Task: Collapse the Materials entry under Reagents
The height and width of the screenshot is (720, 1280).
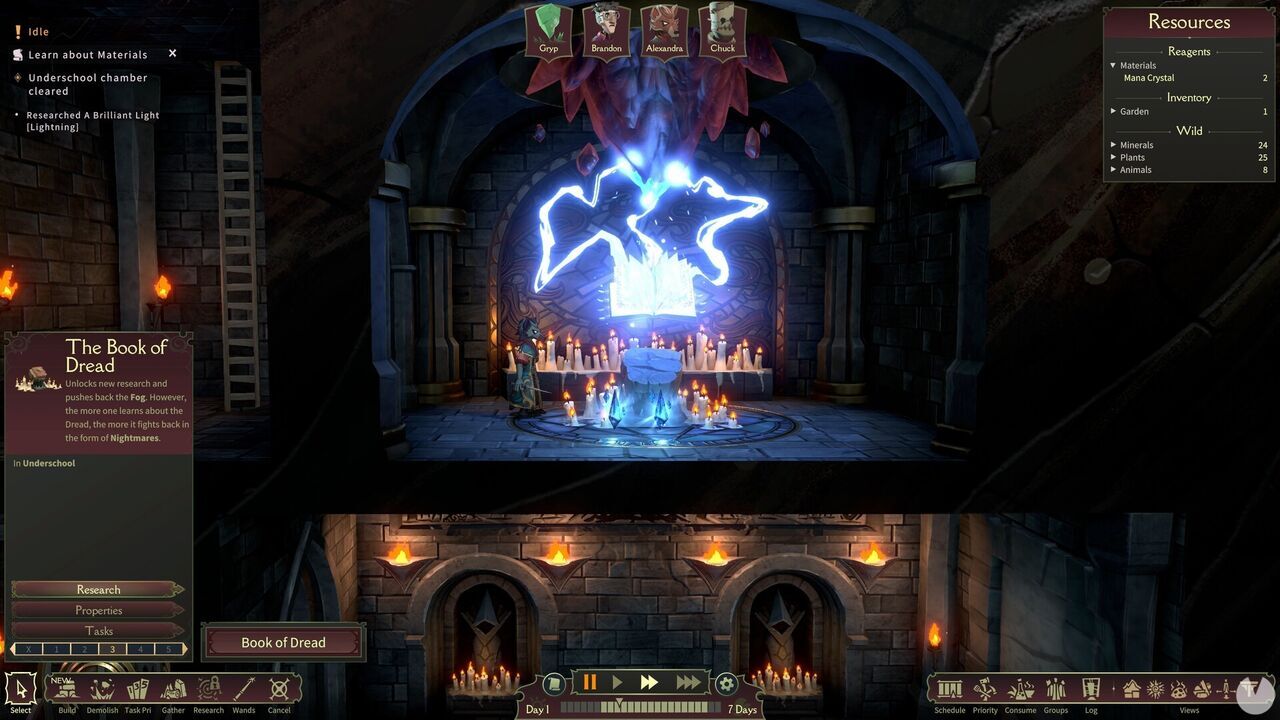Action: (x=1112, y=64)
